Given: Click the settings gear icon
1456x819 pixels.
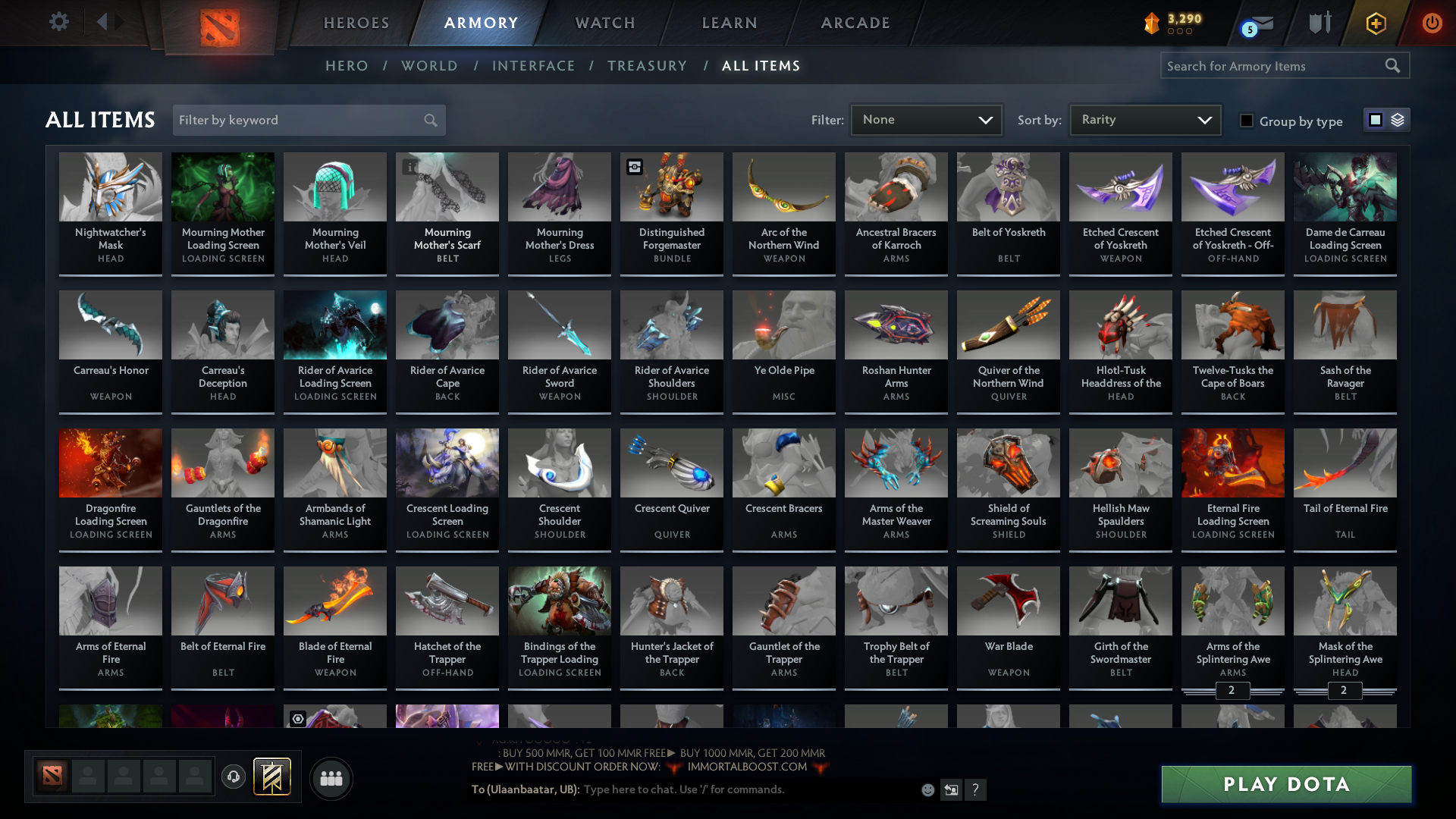Looking at the screenshot, I should coord(59,22).
